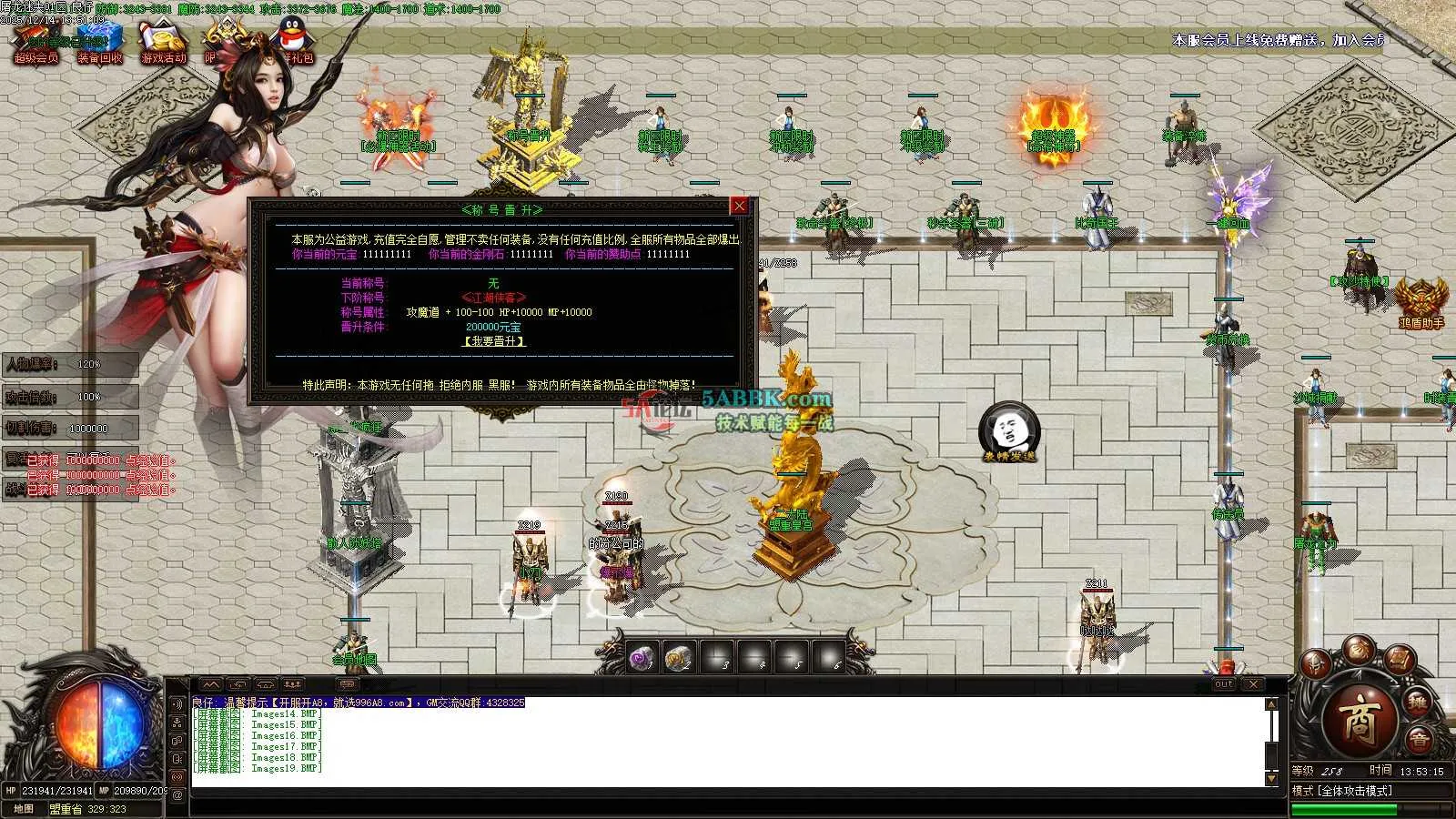Choose 【我要晋升】 to promote the title
The image size is (1456, 819).
coord(494,341)
